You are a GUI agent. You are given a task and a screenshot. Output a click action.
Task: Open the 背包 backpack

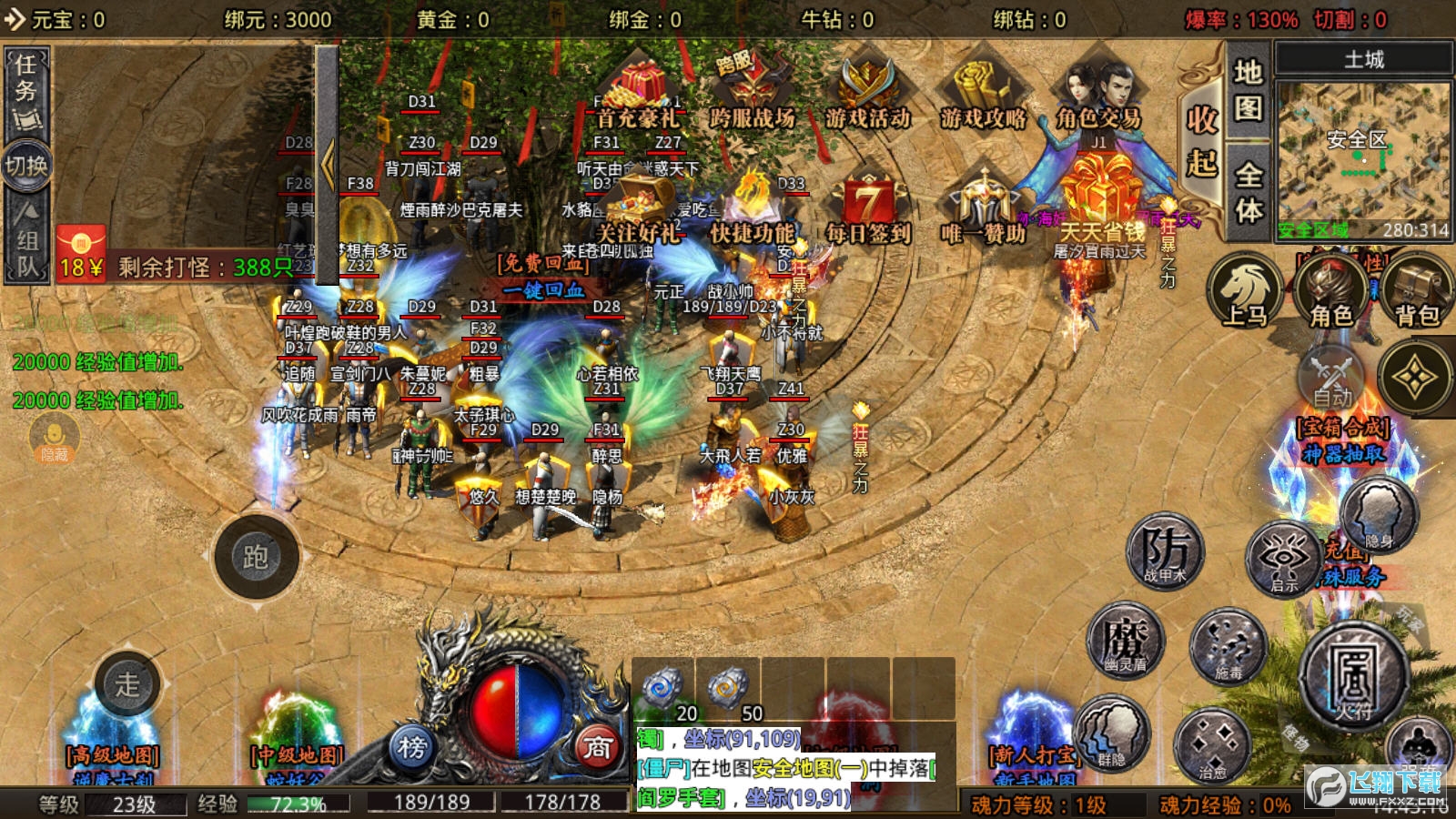pyautogui.click(x=1416, y=291)
